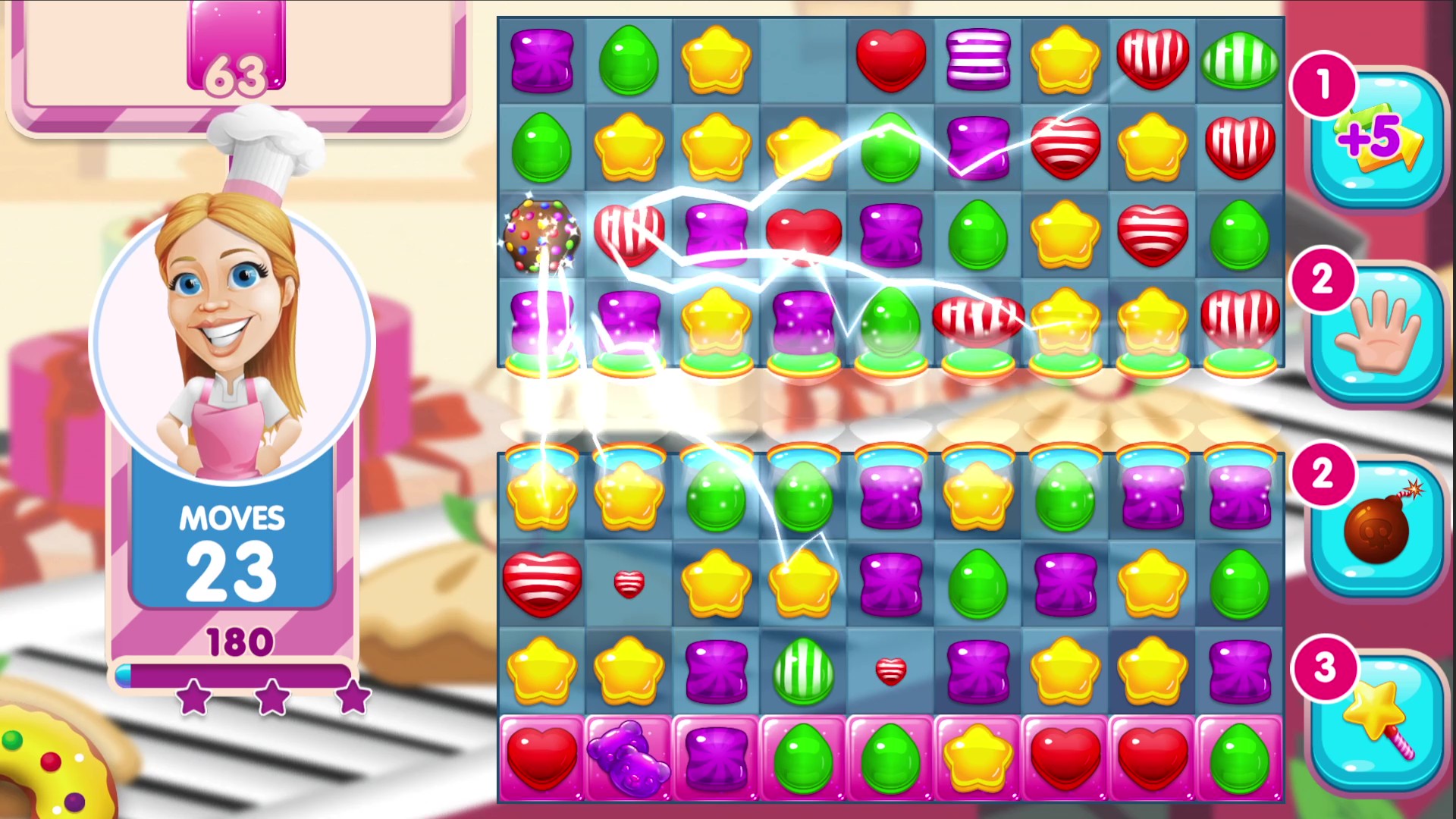Click the red heart candy in bottom-left corner
This screenshot has width=1456, height=819.
(x=541, y=758)
